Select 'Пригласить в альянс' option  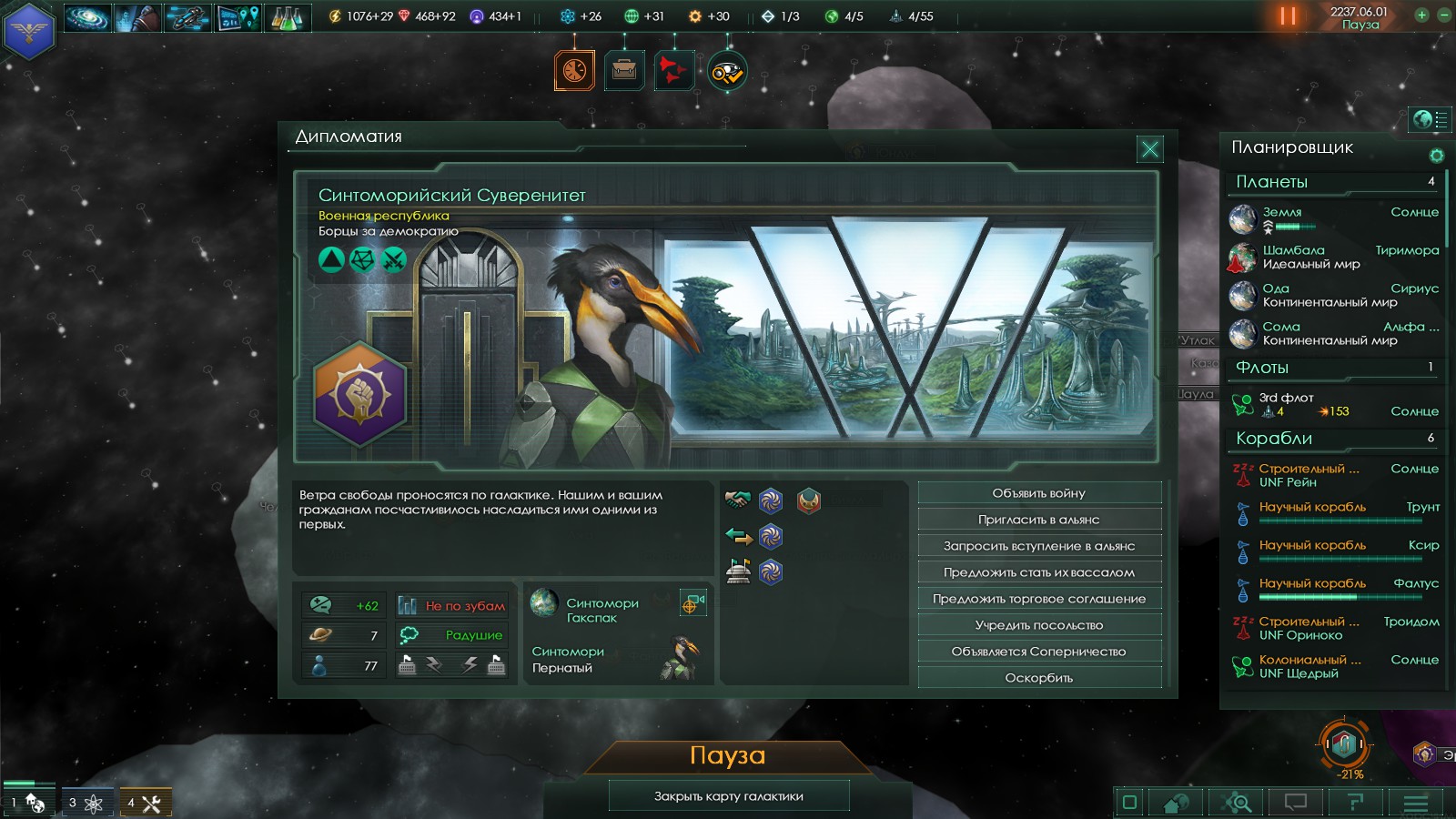1039,520
